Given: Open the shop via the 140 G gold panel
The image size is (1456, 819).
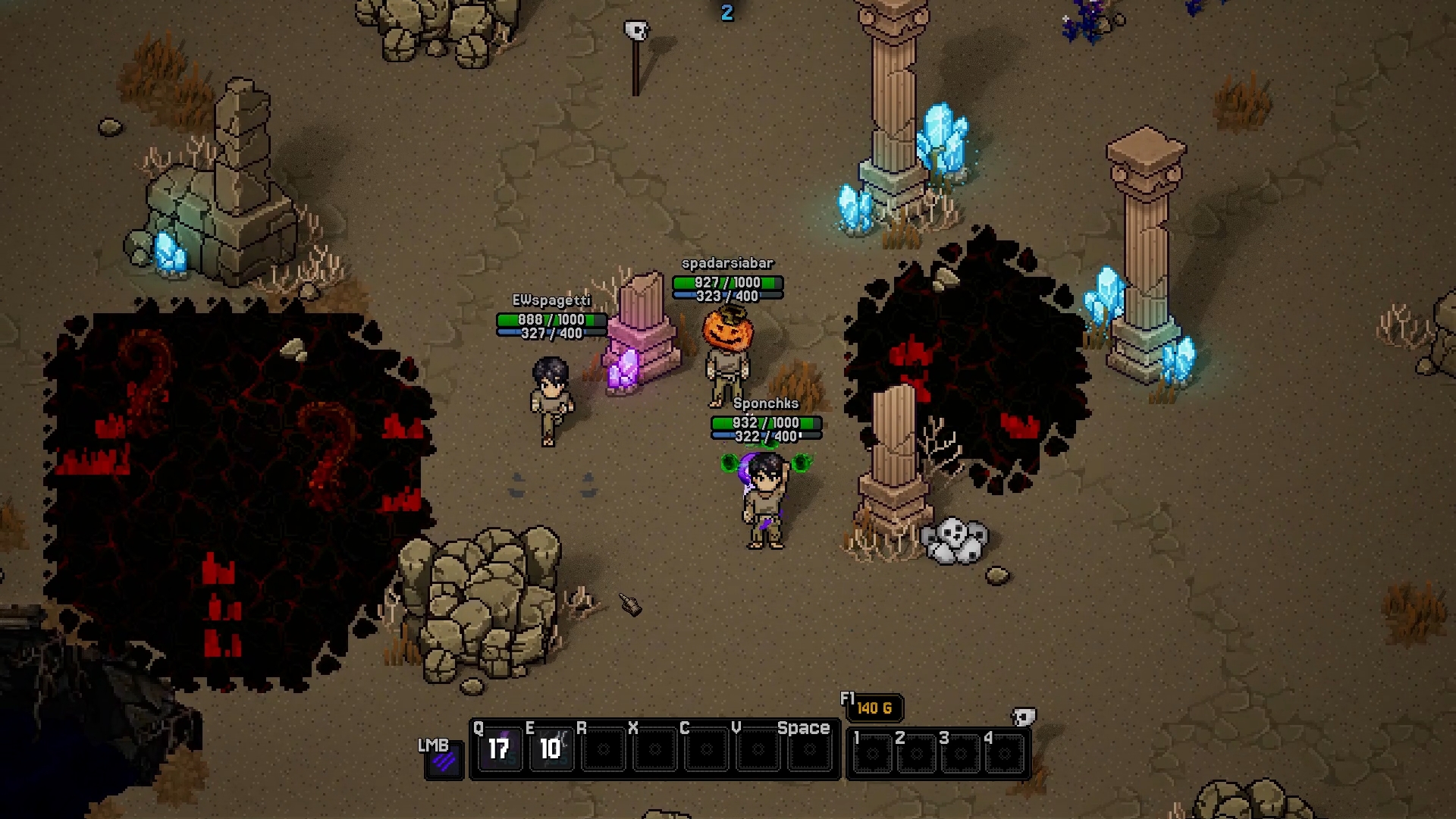Looking at the screenshot, I should click(x=874, y=708).
